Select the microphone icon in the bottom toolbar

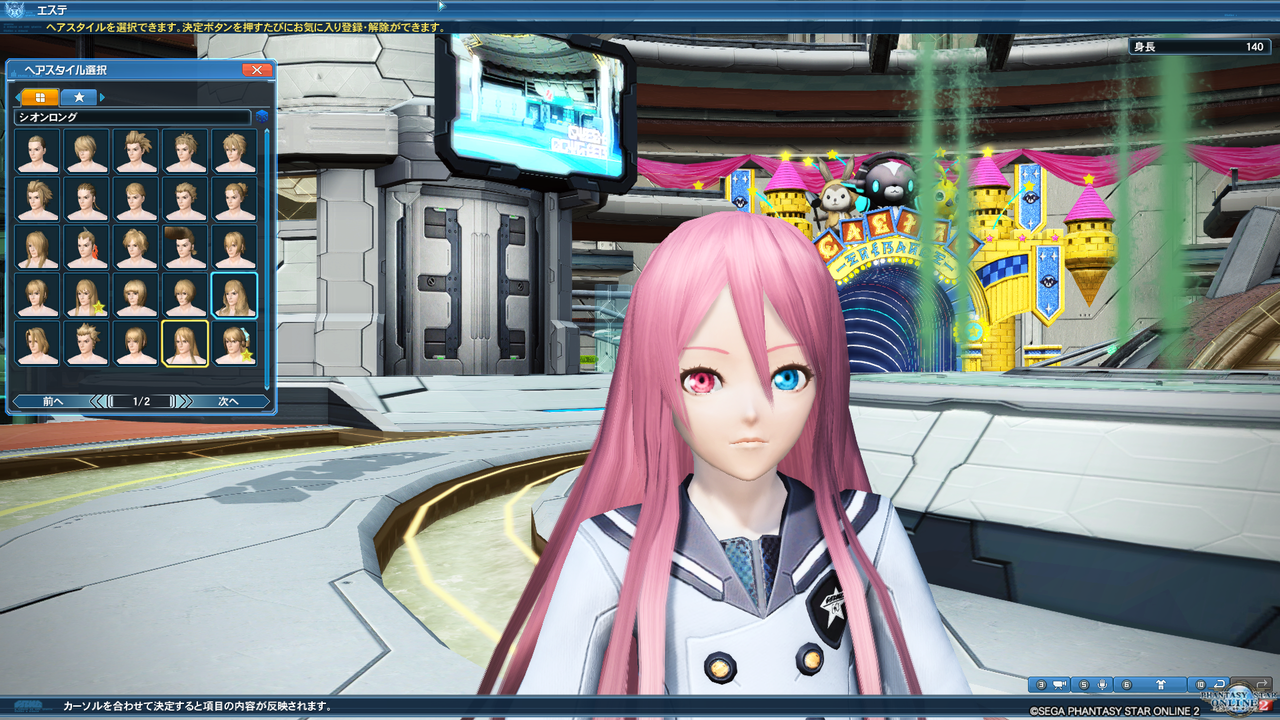click(1101, 683)
